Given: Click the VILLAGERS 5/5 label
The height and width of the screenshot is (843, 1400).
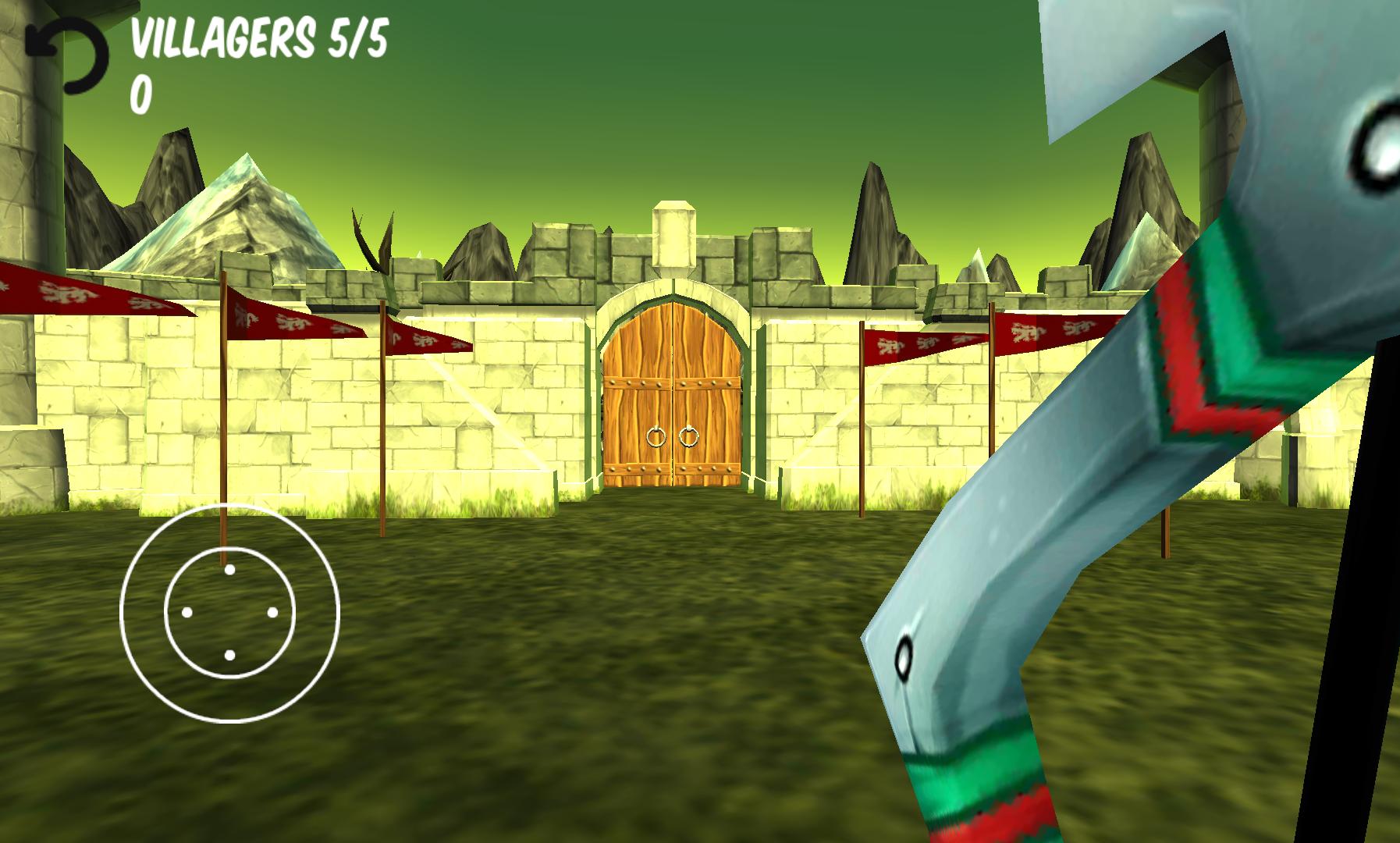Looking at the screenshot, I should click(x=258, y=37).
